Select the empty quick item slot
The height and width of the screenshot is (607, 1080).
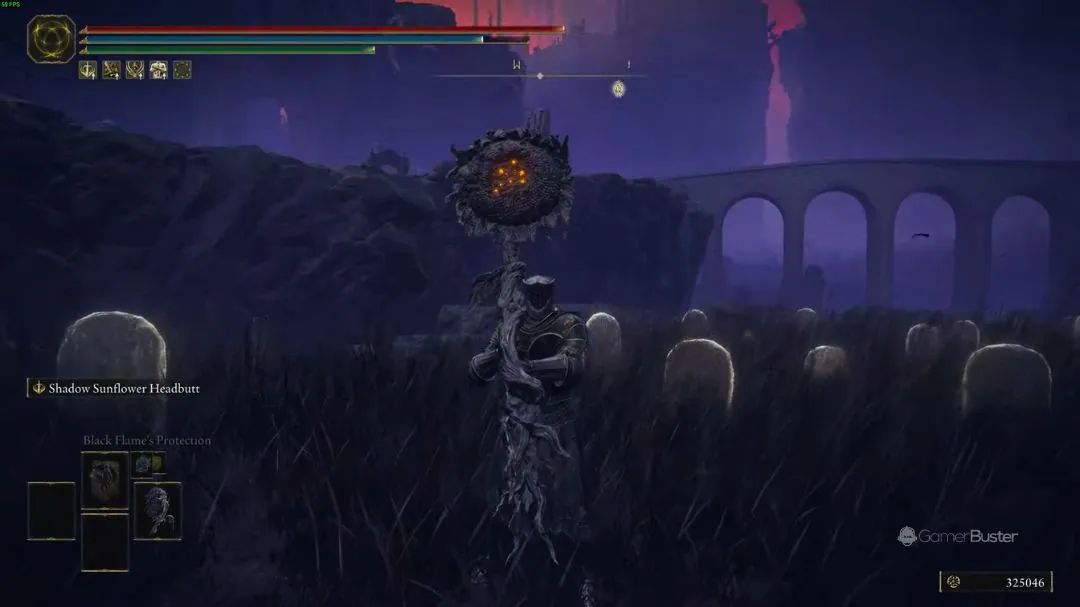[105, 543]
